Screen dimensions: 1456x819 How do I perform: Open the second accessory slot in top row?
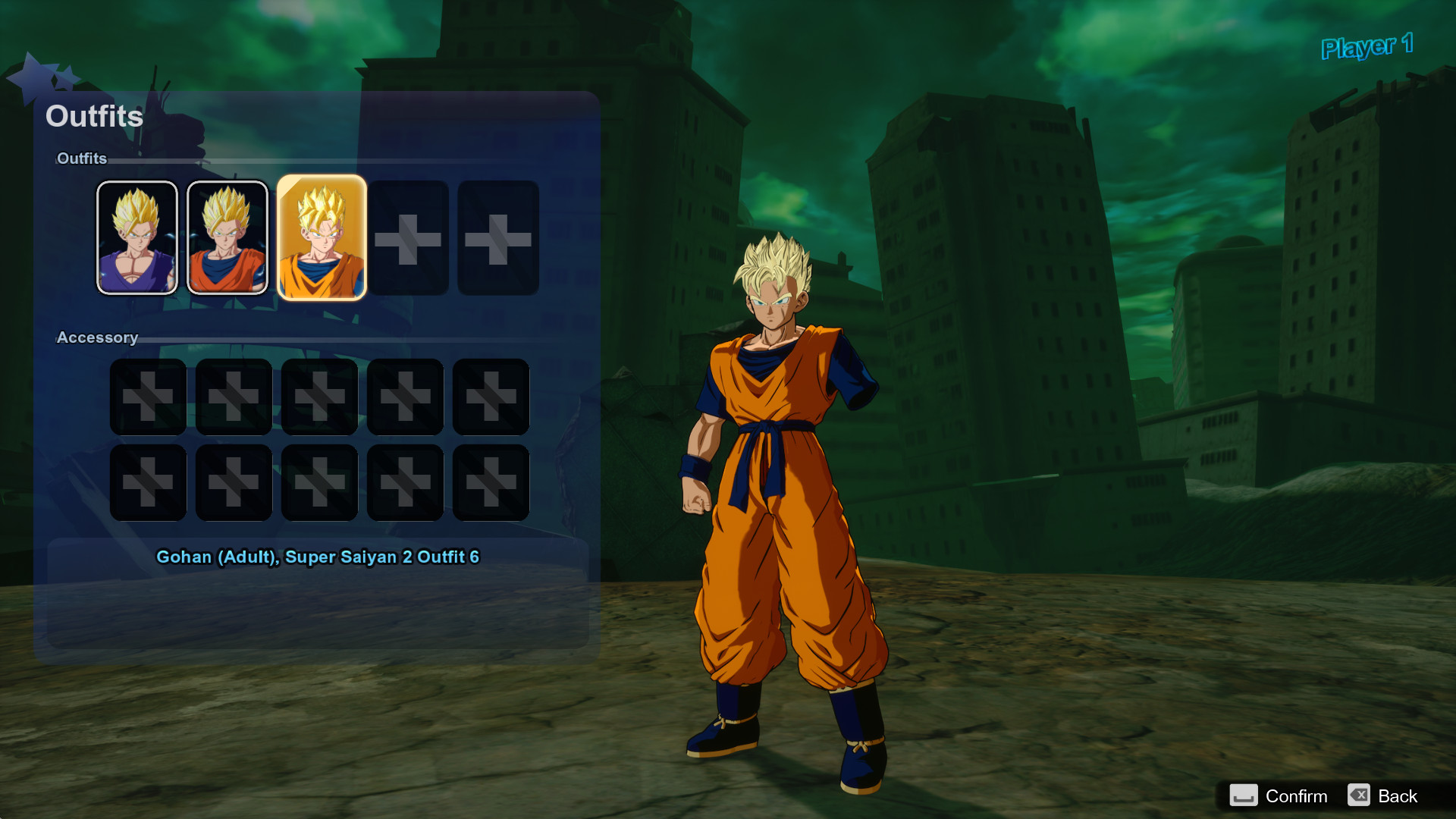[x=233, y=396]
